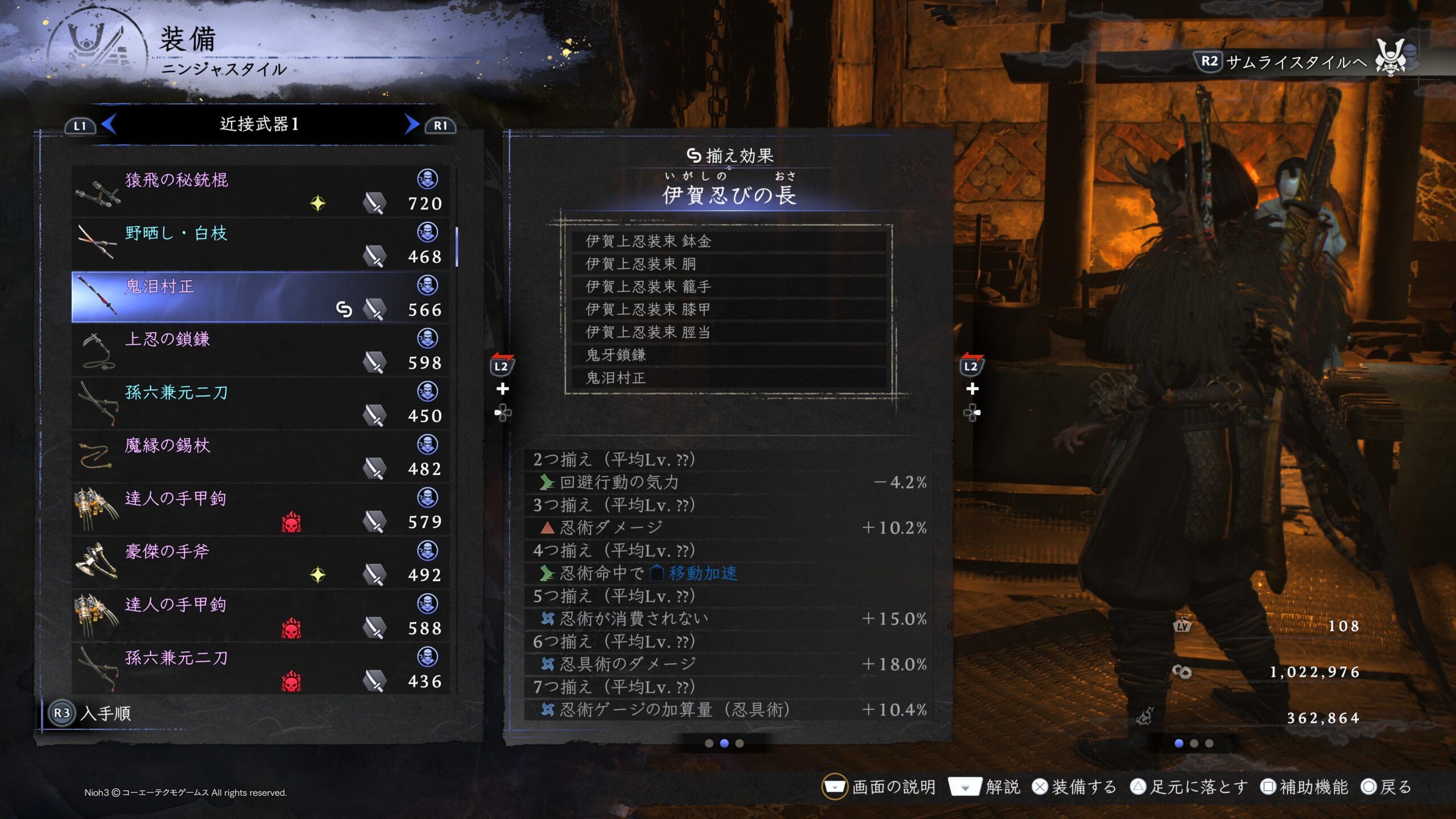
Task: Select 達人の手甲鉤 with attack 588
Action: tap(260, 616)
